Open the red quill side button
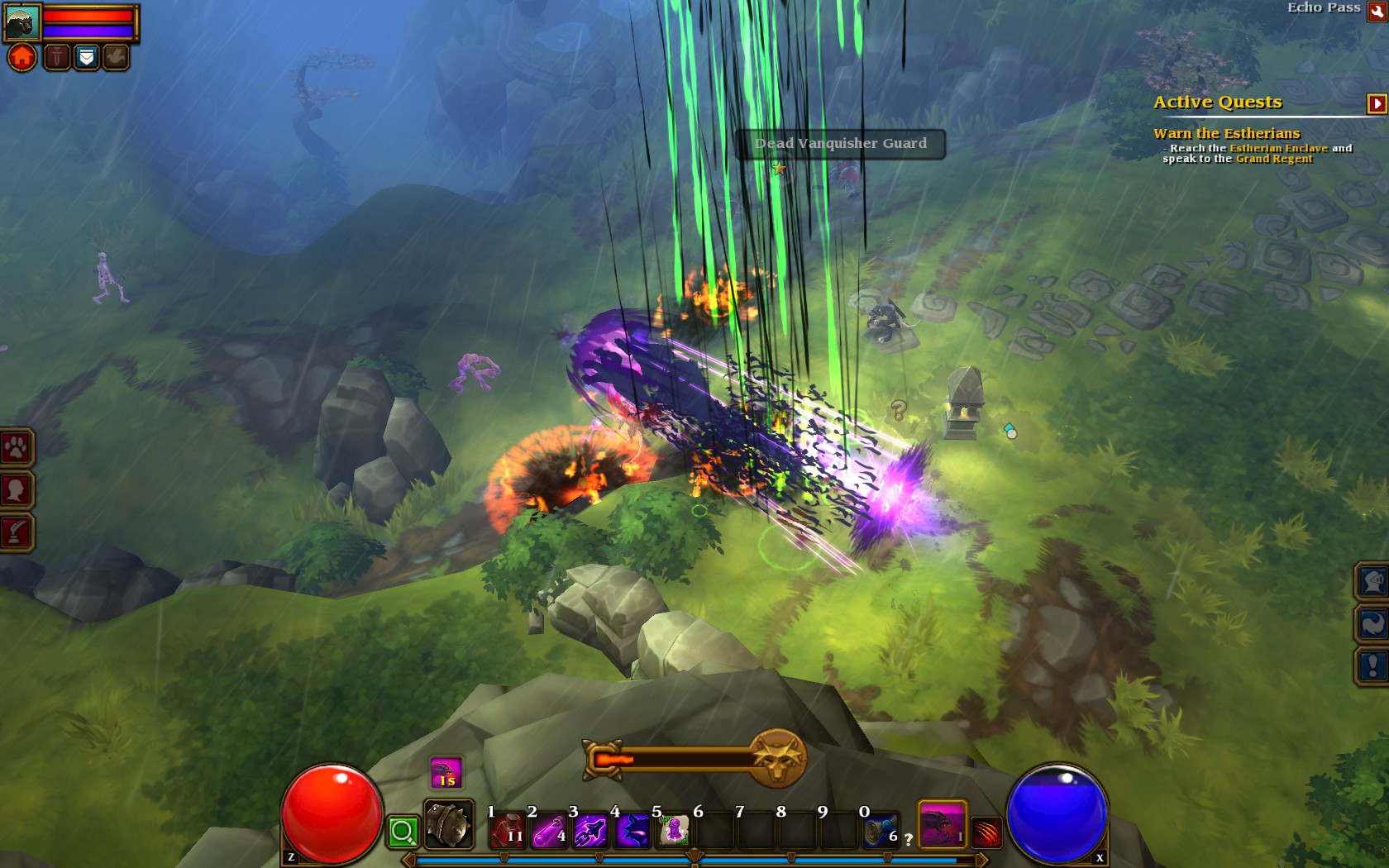1389x868 pixels. (16, 532)
